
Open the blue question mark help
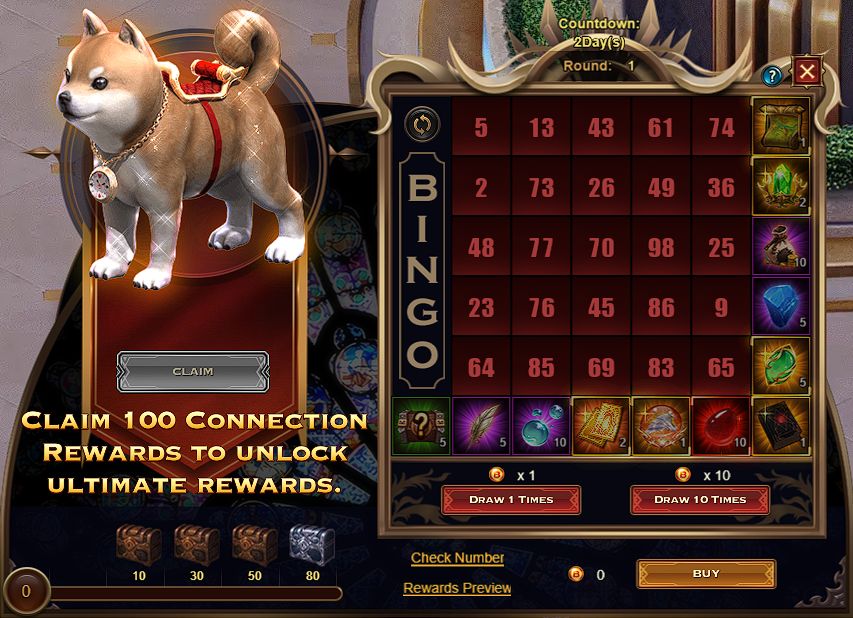point(771,75)
